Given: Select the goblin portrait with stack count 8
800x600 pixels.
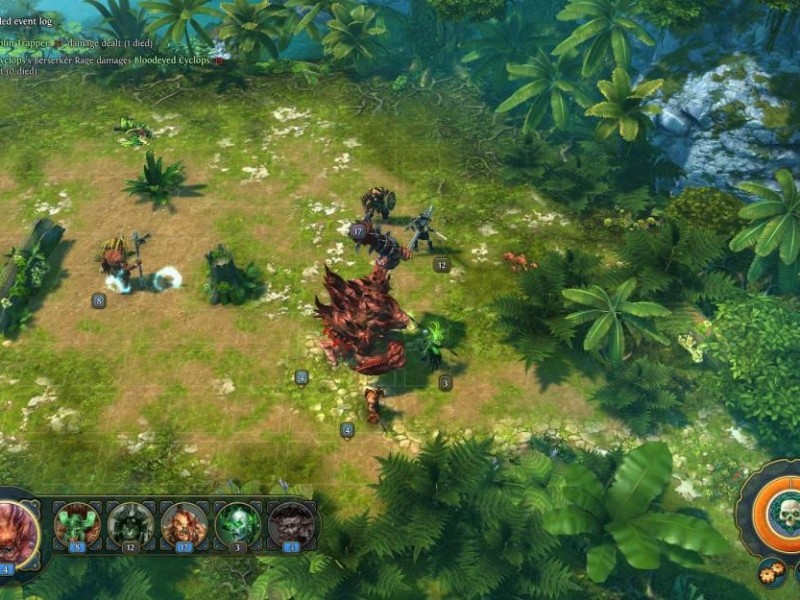Looking at the screenshot, I should [77, 524].
